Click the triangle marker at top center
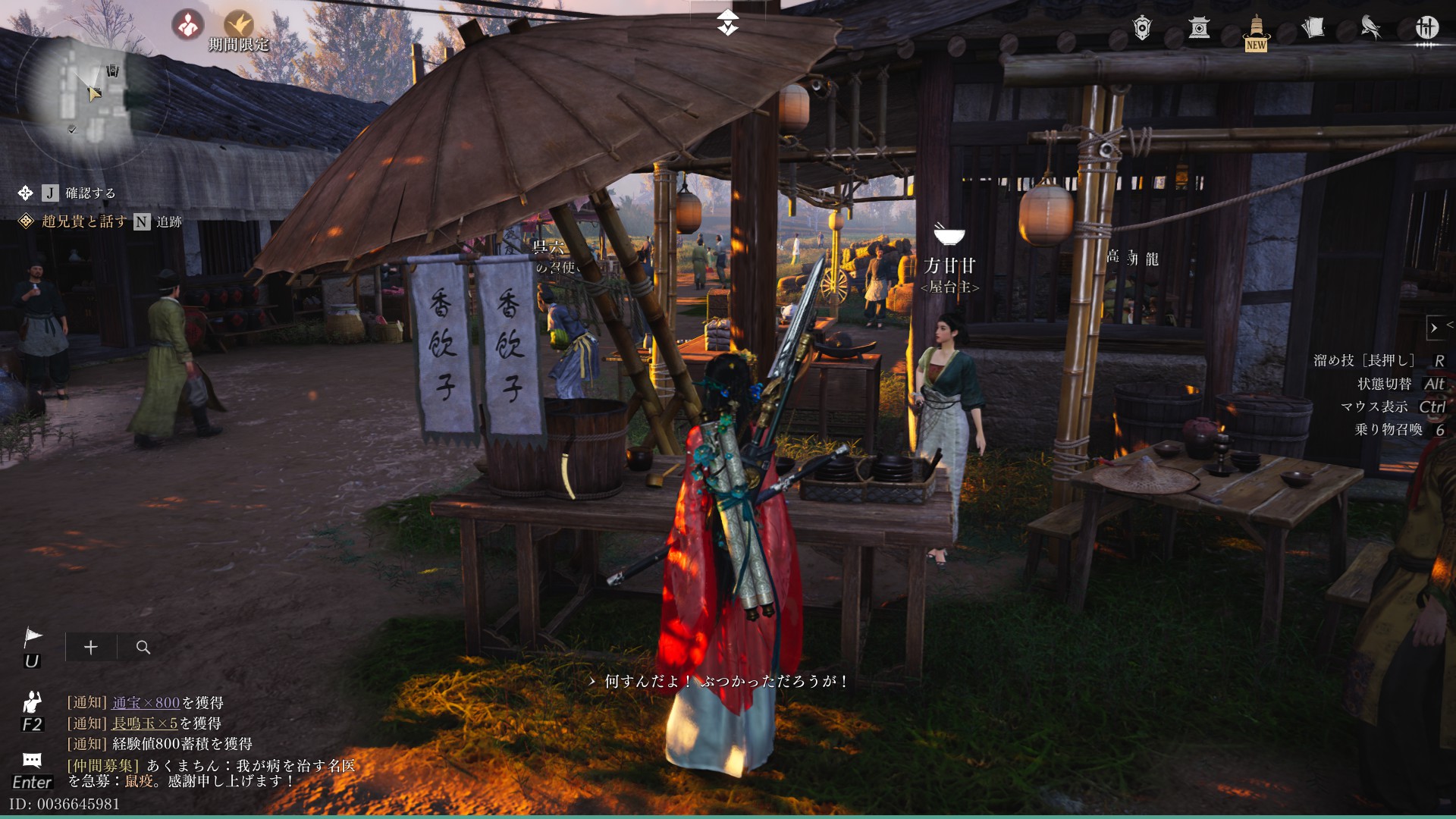Screen dimensions: 1456x819 point(727,23)
